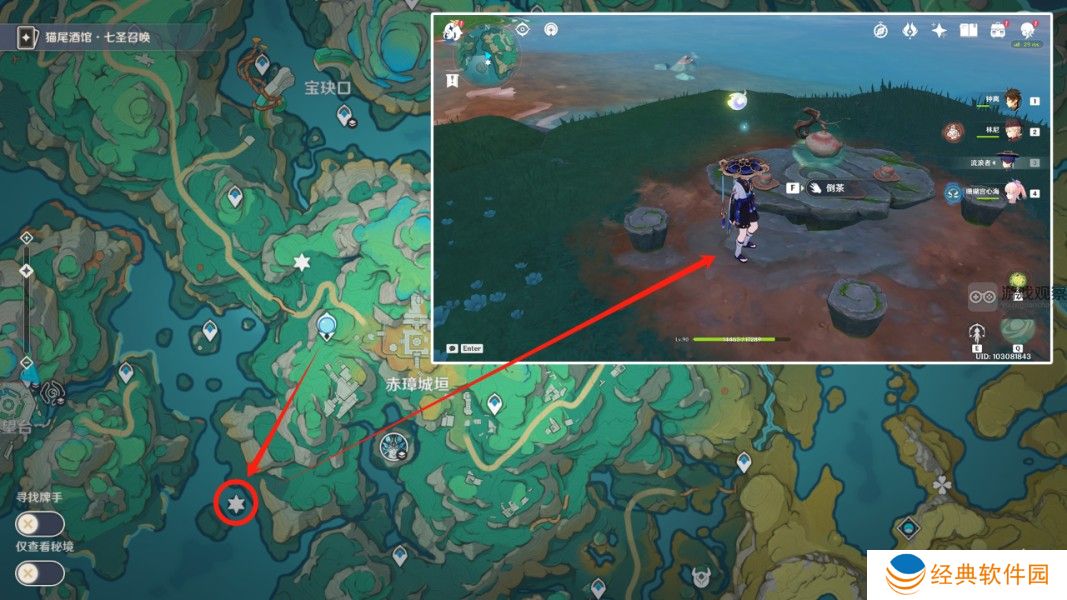Select the horned helmet boss marker
The image size is (1067, 600).
(701, 577)
